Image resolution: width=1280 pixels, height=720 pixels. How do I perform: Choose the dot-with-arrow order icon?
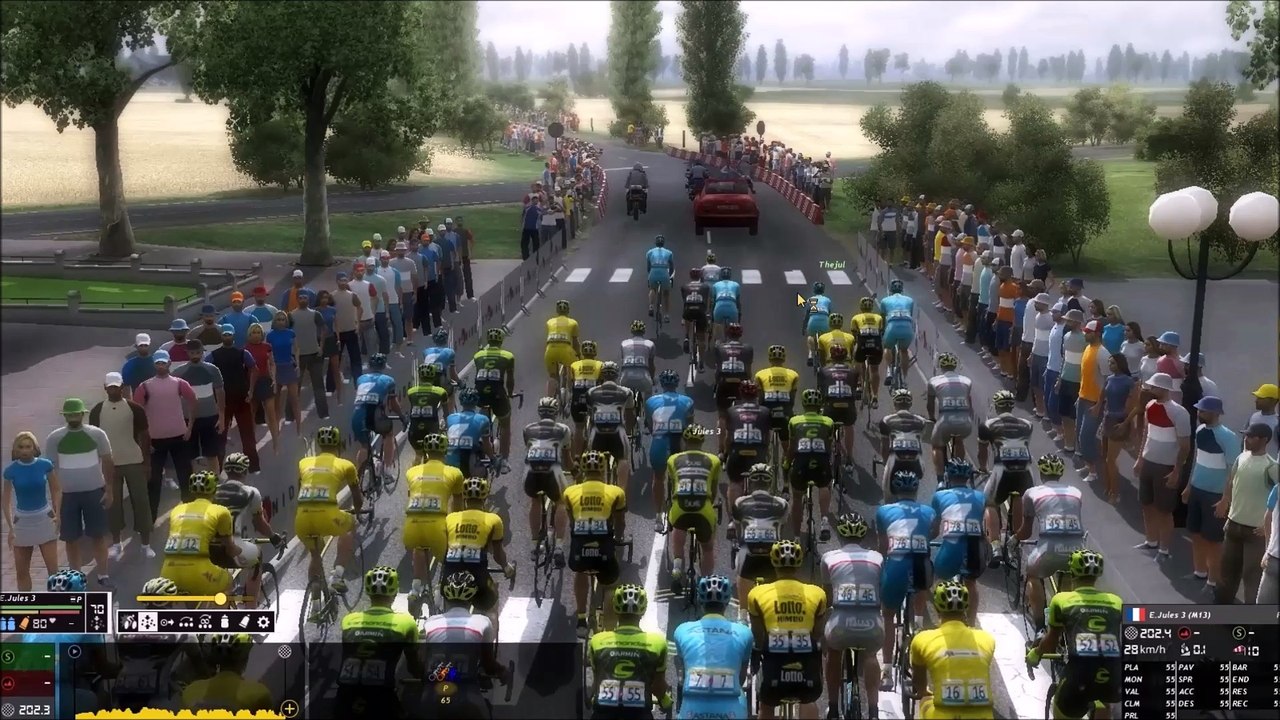pyautogui.click(x=167, y=622)
